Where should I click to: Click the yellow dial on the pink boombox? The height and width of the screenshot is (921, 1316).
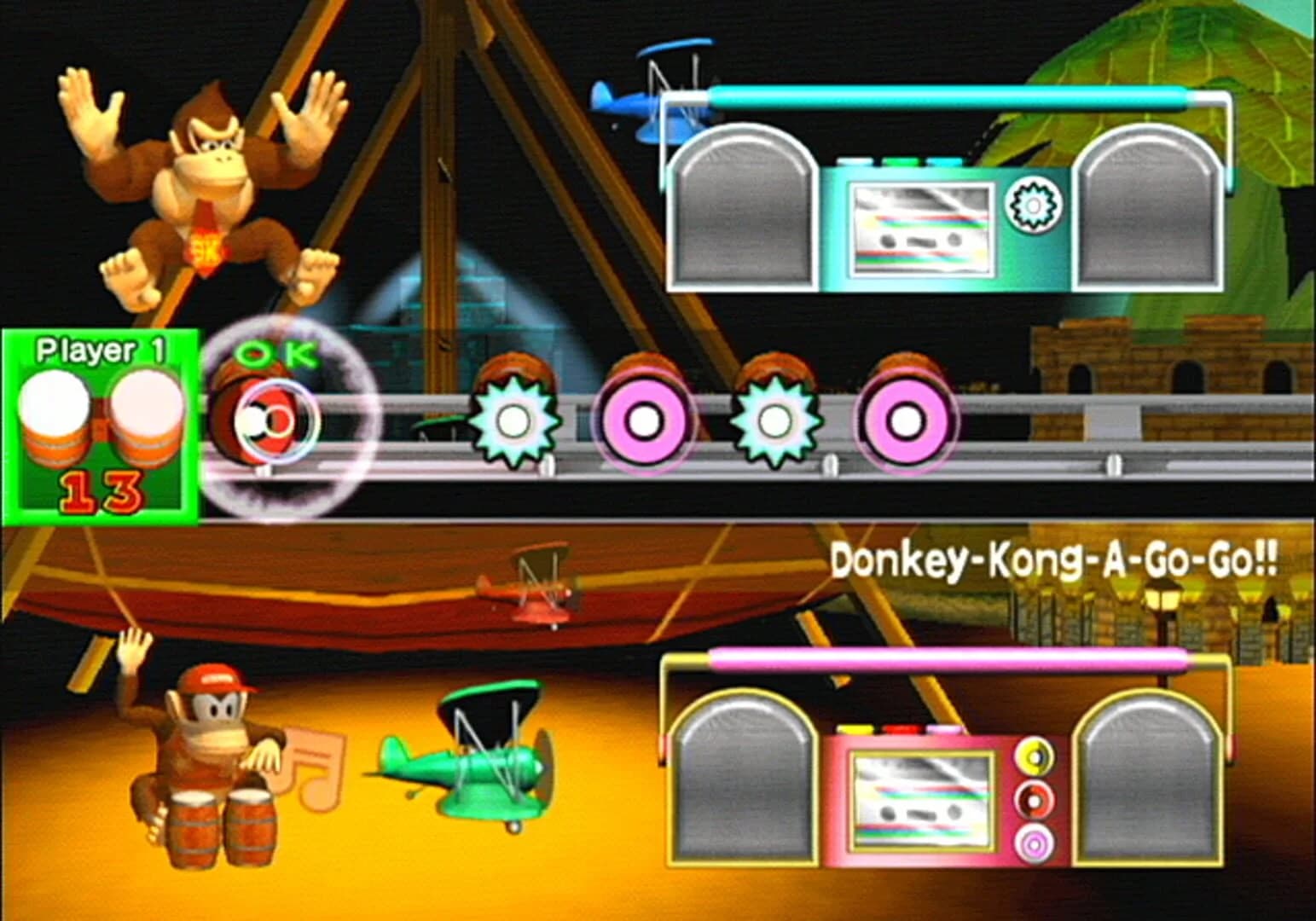click(1036, 756)
